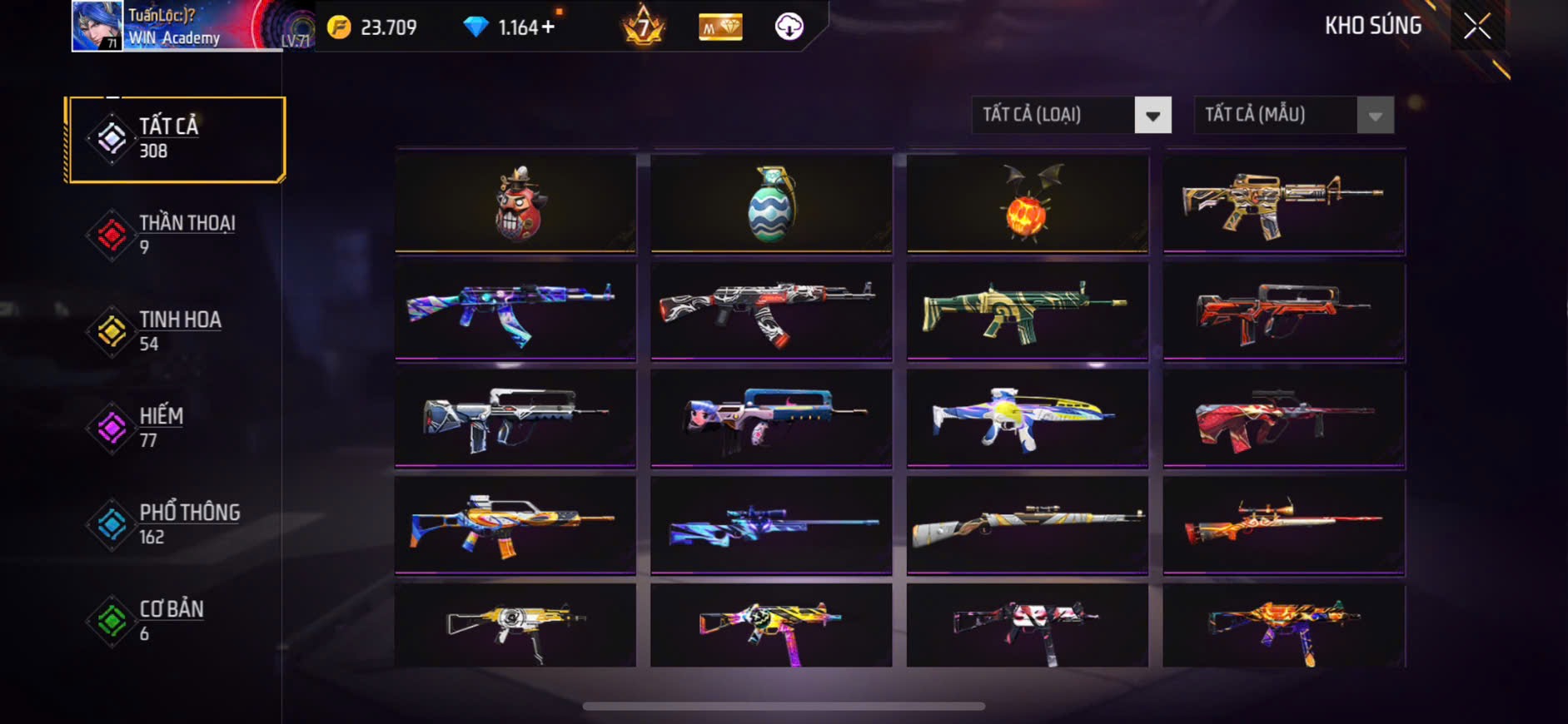Switch to the Phổ Thông tab
Image resolution: width=1568 pixels, height=724 pixels.
(177, 524)
